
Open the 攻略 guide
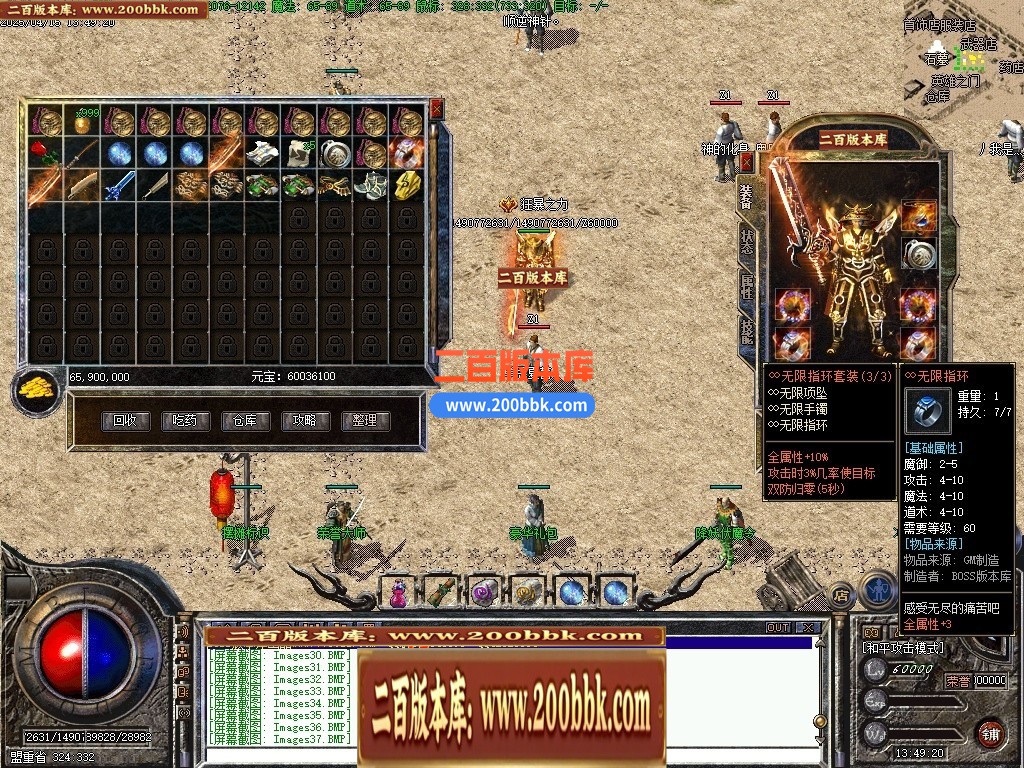pos(305,421)
